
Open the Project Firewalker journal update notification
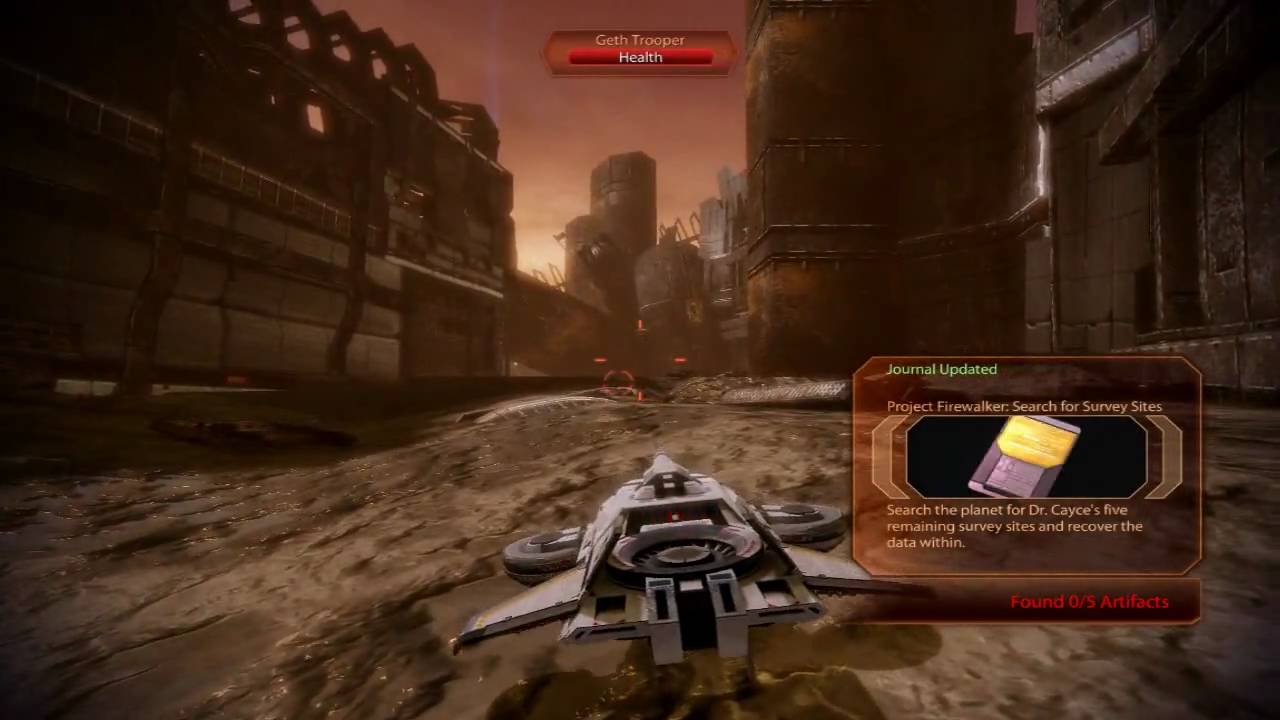1024,407
